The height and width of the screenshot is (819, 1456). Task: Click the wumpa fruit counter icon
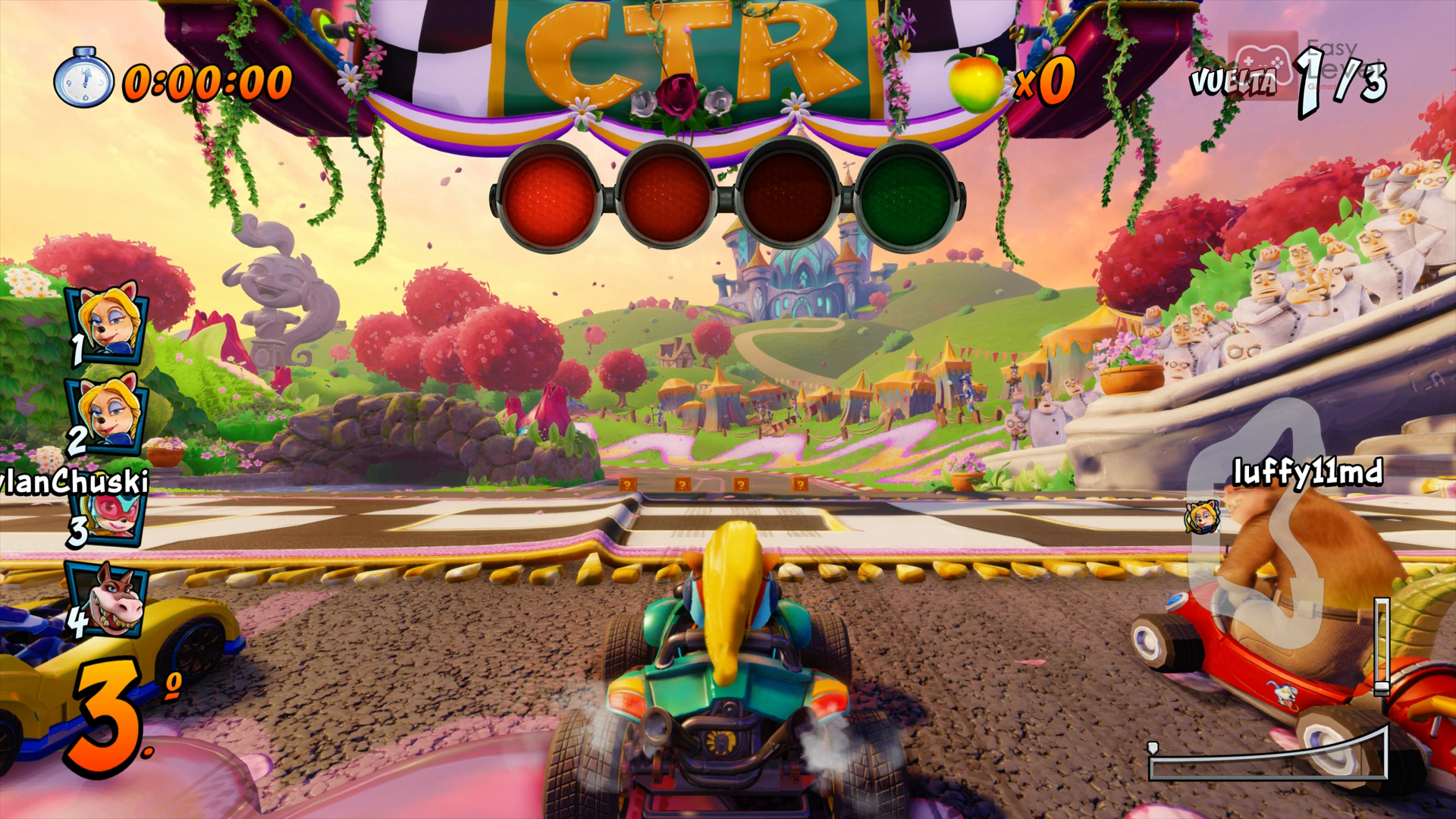[975, 80]
